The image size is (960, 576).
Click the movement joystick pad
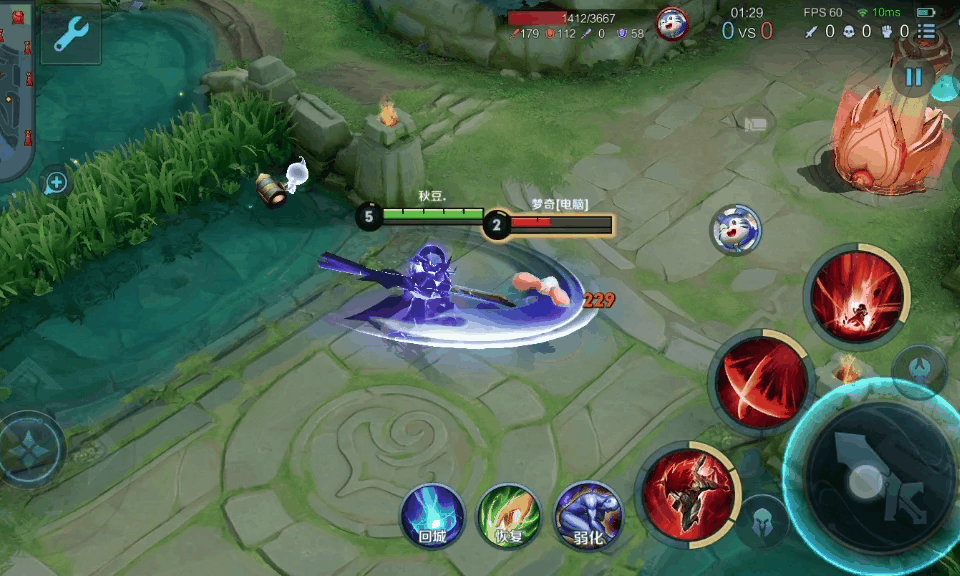(x=28, y=449)
